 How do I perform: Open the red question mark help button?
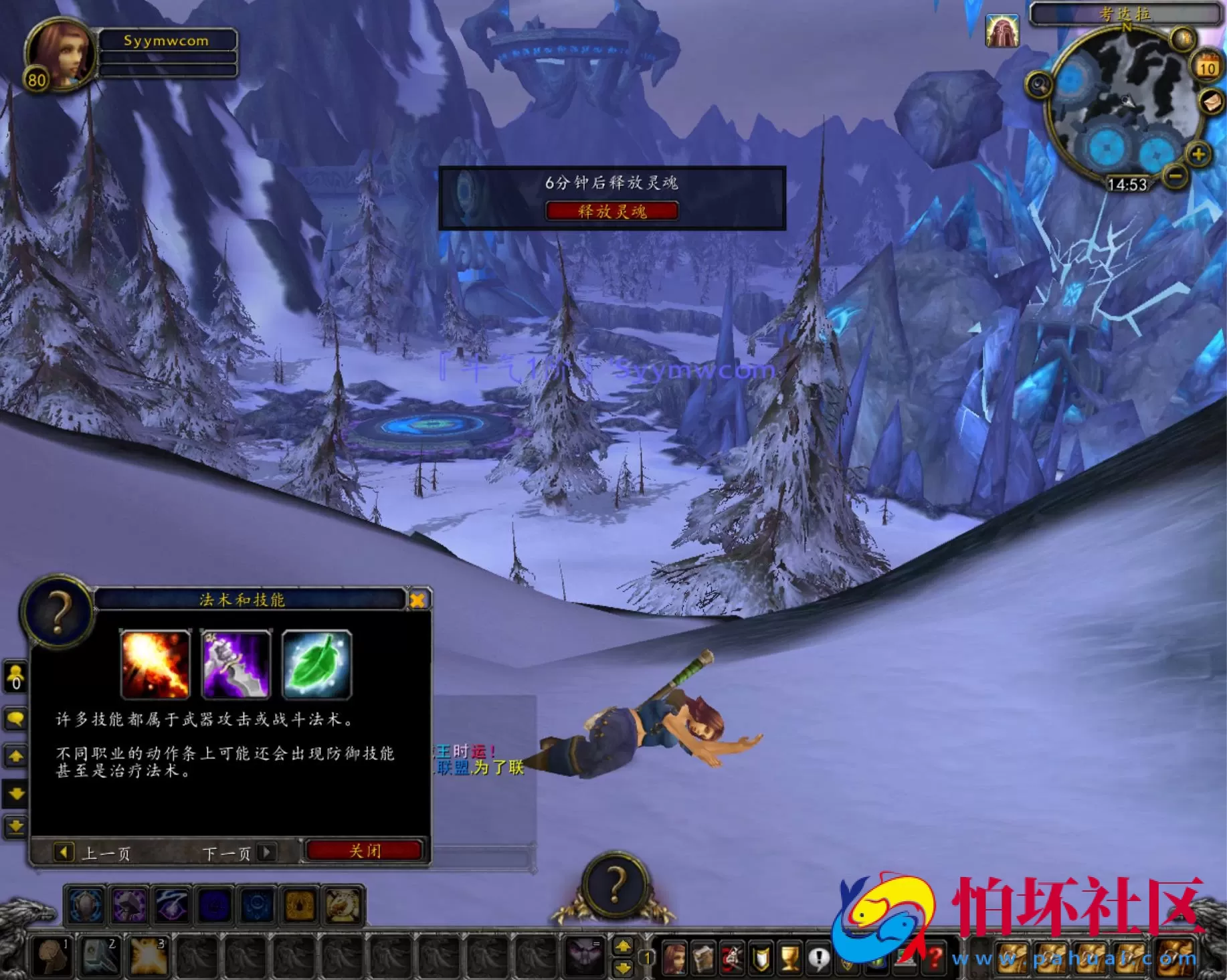(935, 959)
